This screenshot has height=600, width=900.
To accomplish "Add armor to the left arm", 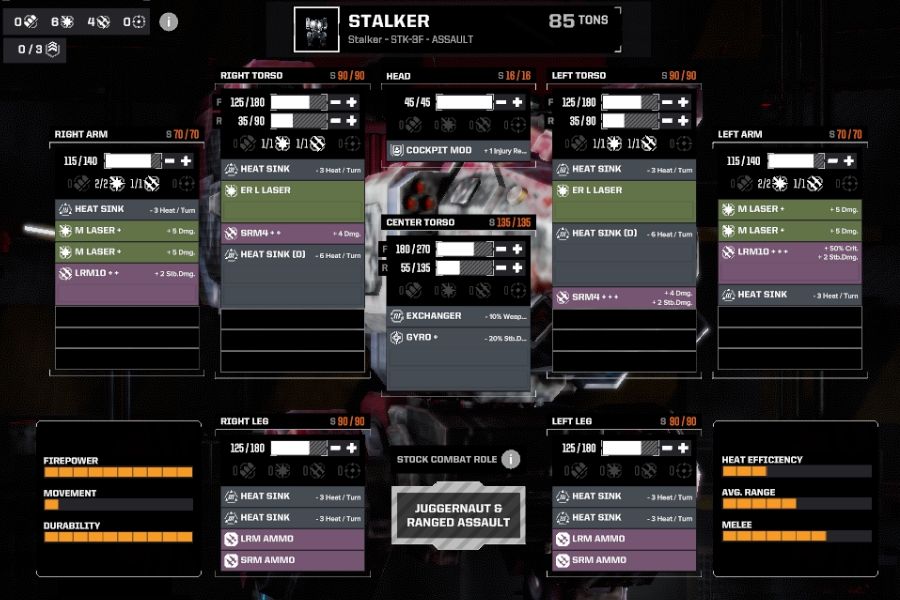I will point(848,161).
